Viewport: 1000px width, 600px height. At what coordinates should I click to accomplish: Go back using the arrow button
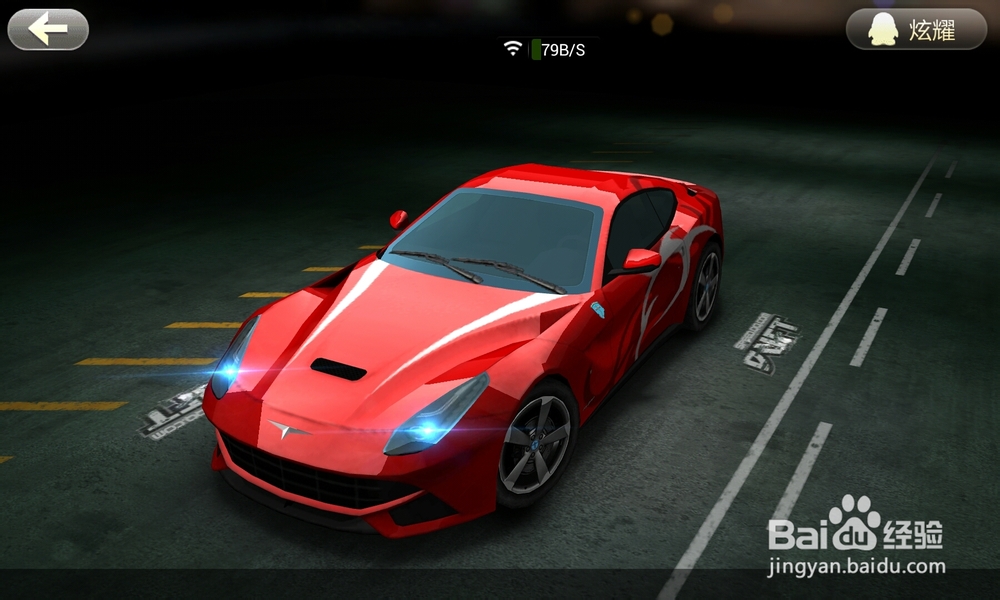coord(48,30)
